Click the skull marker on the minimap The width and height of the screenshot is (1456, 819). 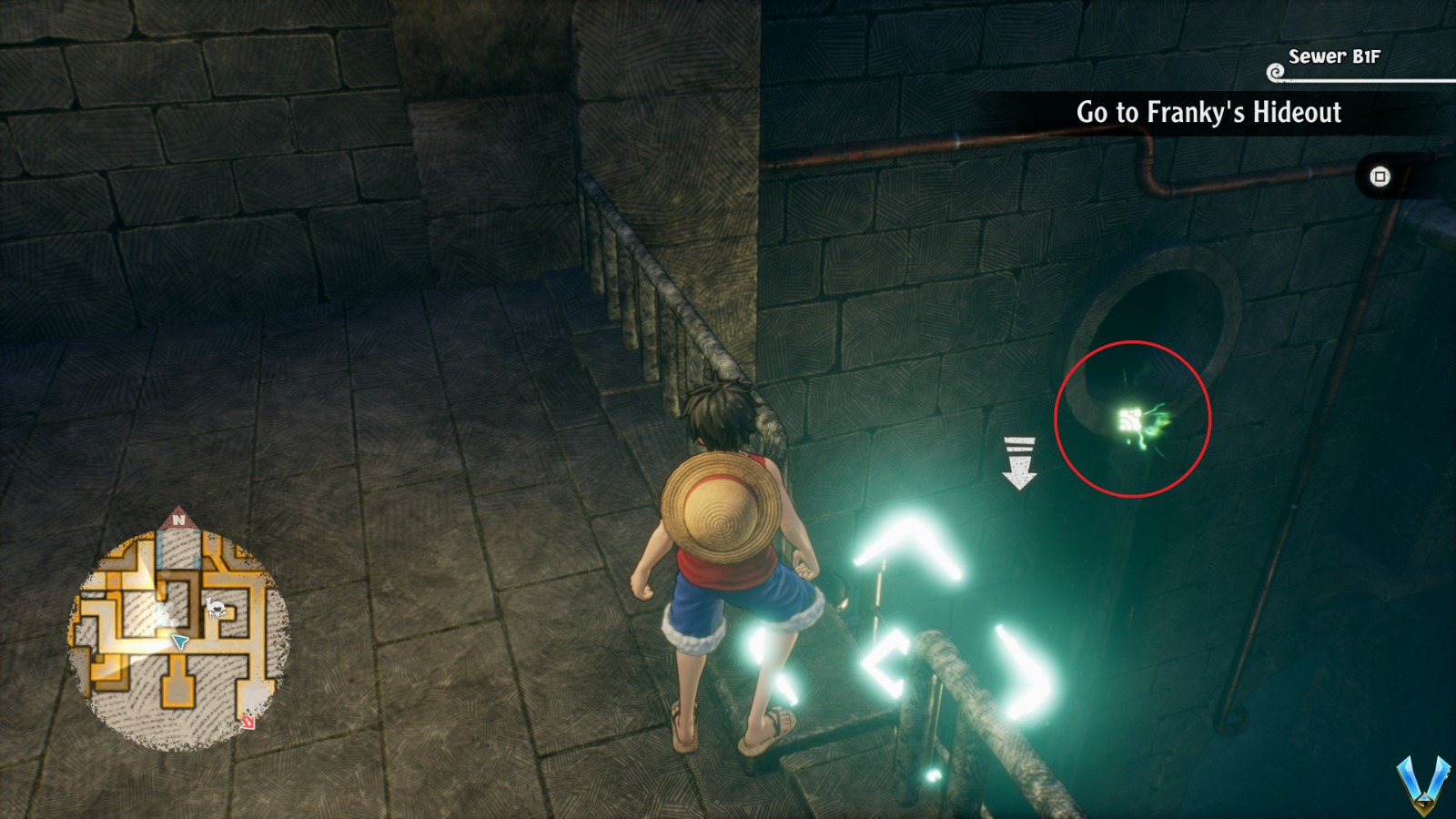216,608
